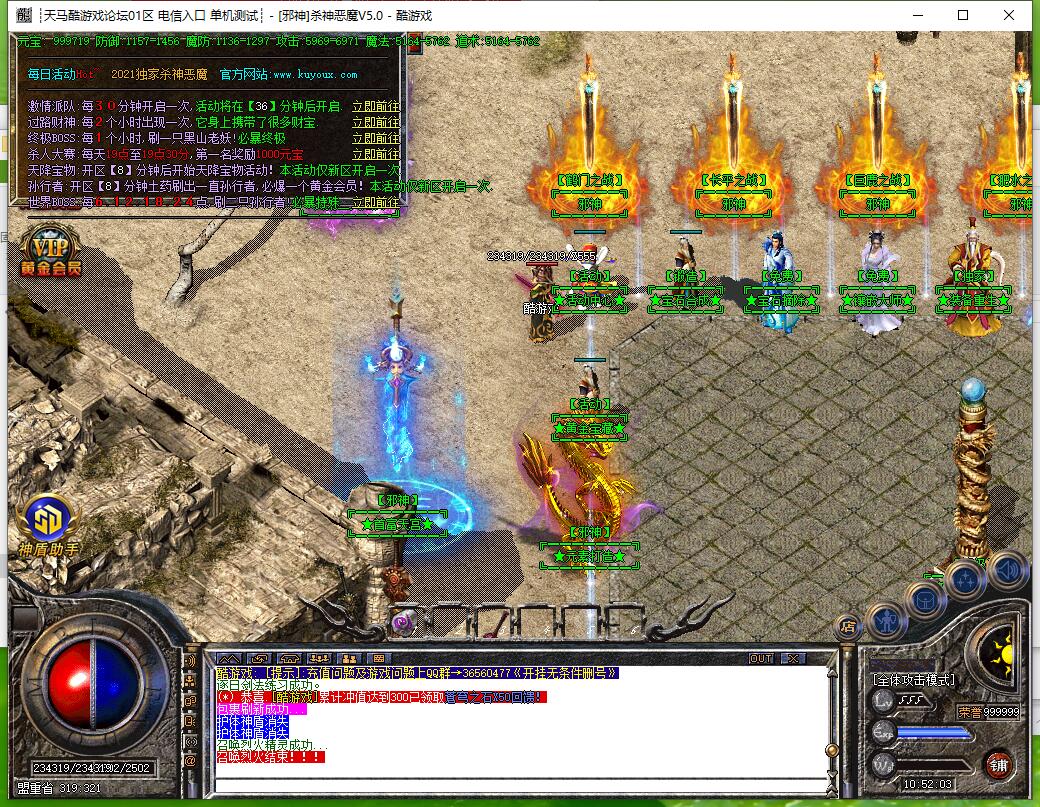Go to the 世界BOSS event via 立即前往
This screenshot has height=807, width=1040.
(375, 202)
